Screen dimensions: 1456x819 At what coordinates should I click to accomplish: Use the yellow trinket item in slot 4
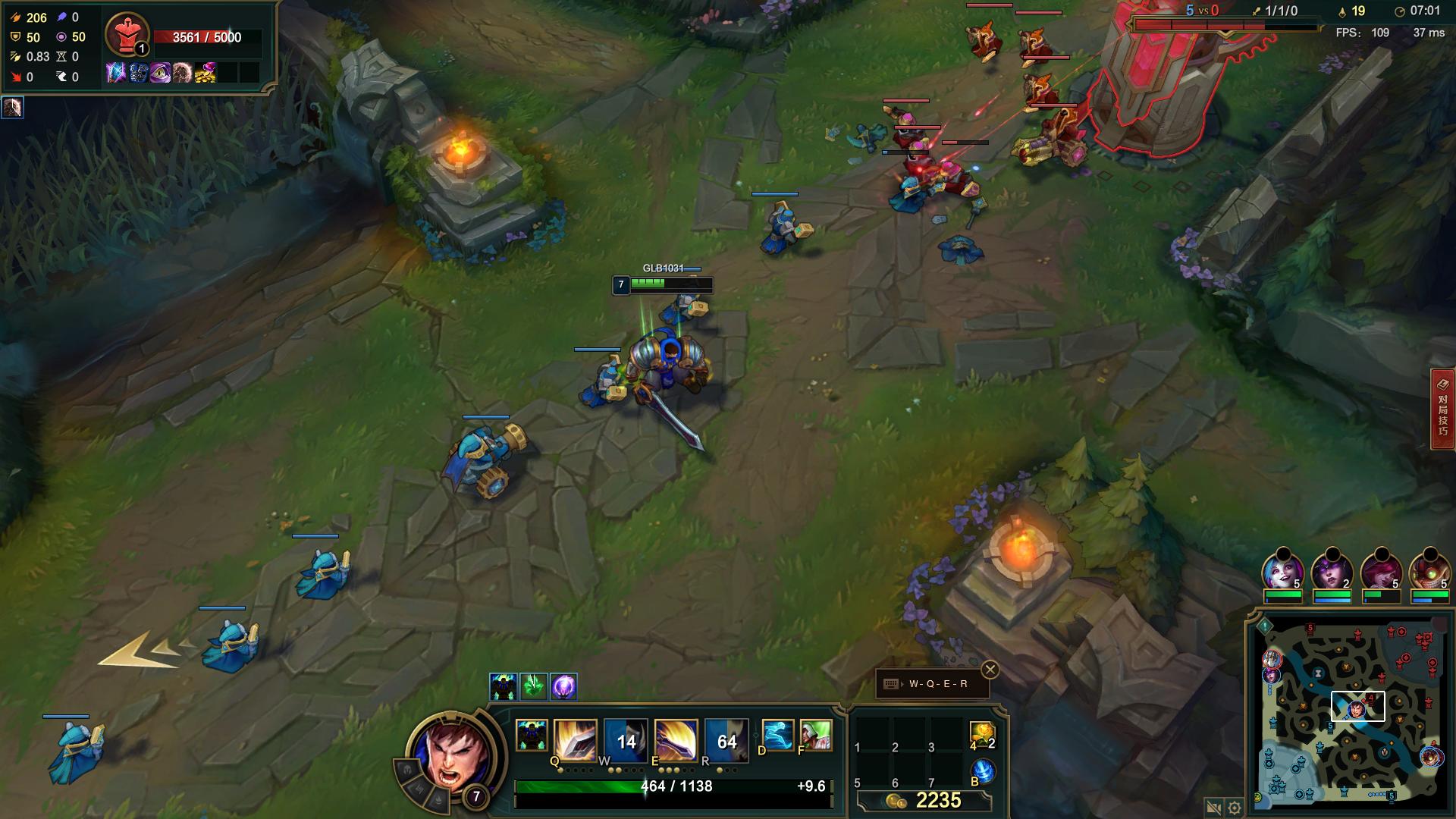click(x=981, y=733)
